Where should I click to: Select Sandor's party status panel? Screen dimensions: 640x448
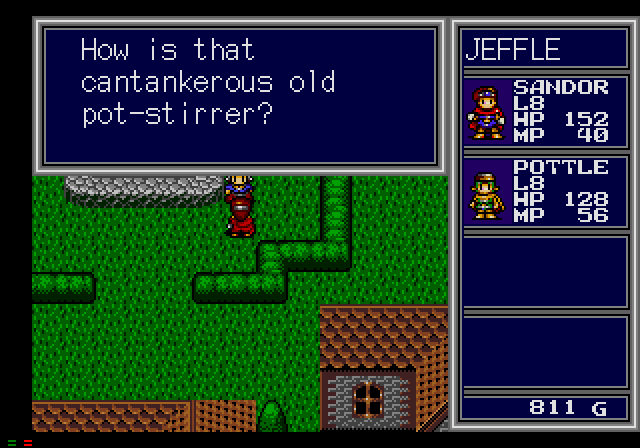pos(544,110)
